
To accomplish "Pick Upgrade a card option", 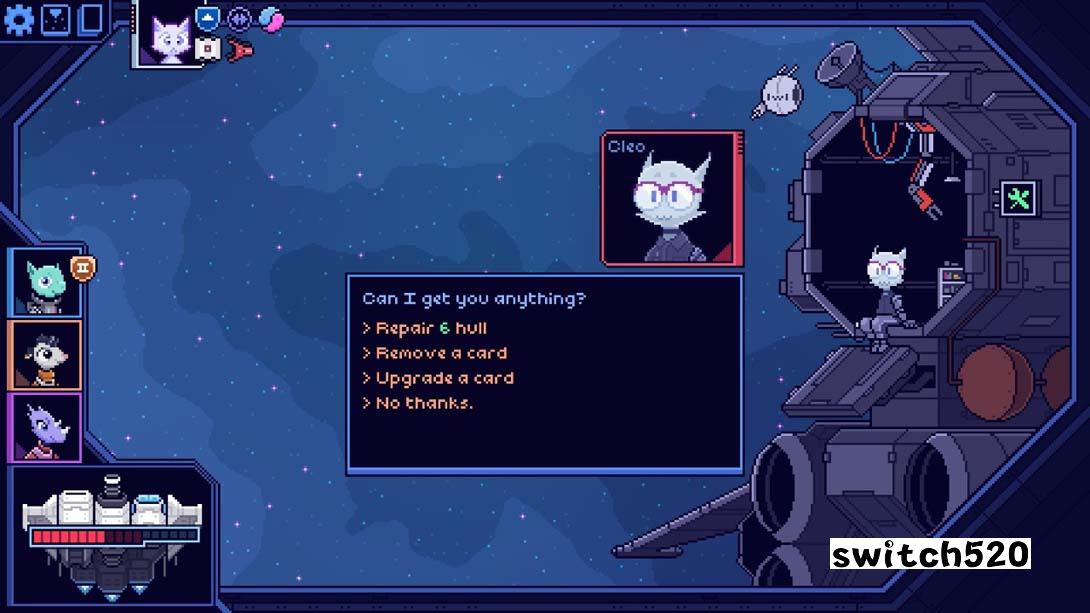I will (x=444, y=378).
